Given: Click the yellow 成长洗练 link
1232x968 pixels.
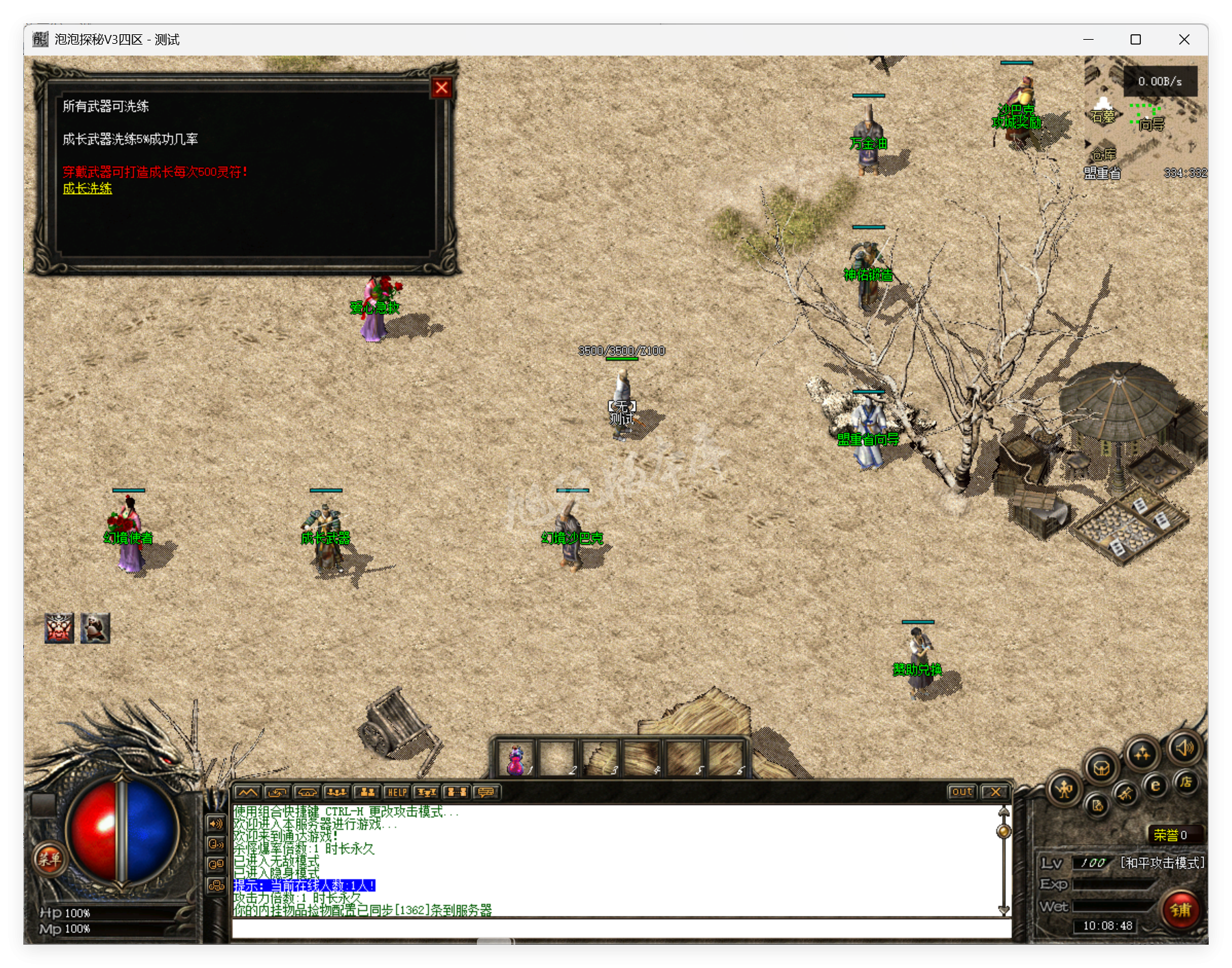Looking at the screenshot, I should click(x=87, y=189).
